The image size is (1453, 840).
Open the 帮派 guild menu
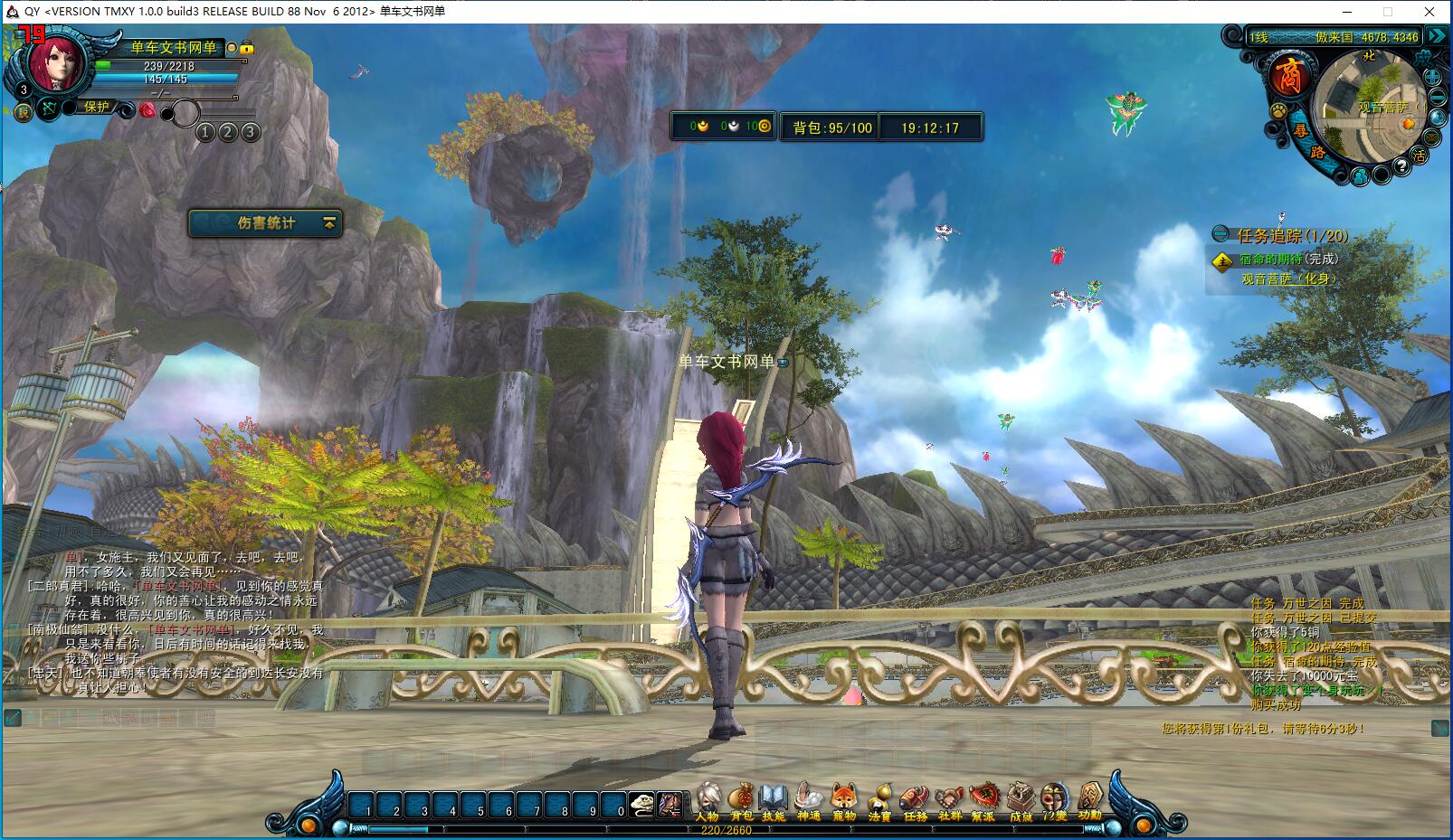[983, 801]
